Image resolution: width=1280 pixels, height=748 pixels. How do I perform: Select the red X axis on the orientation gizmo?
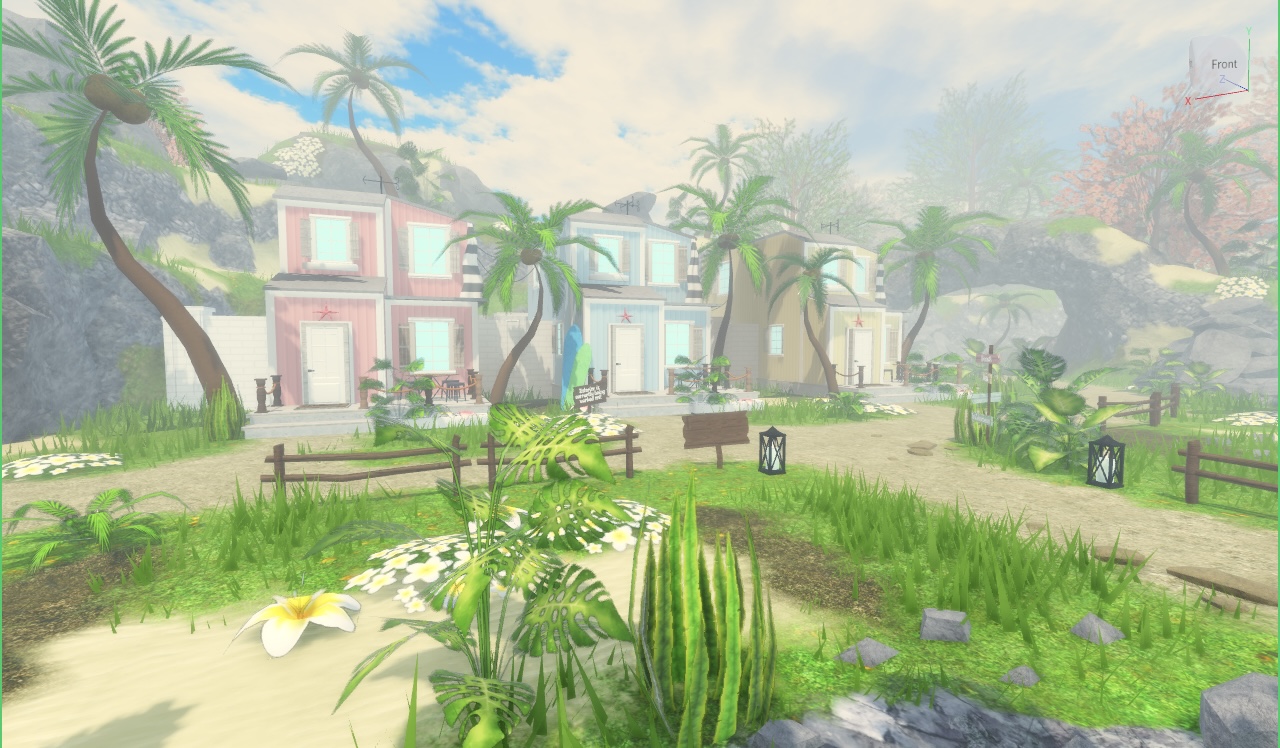click(1190, 98)
